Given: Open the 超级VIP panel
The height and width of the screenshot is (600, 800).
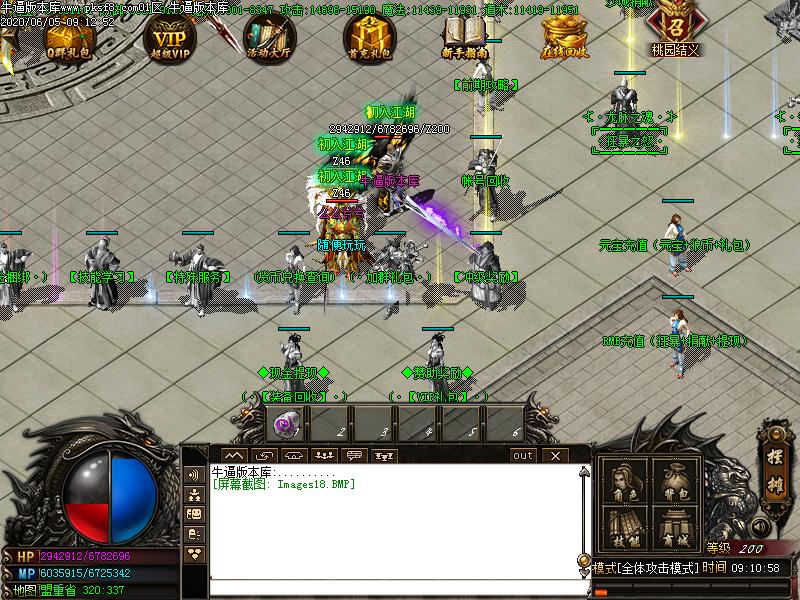Looking at the screenshot, I should (x=169, y=37).
